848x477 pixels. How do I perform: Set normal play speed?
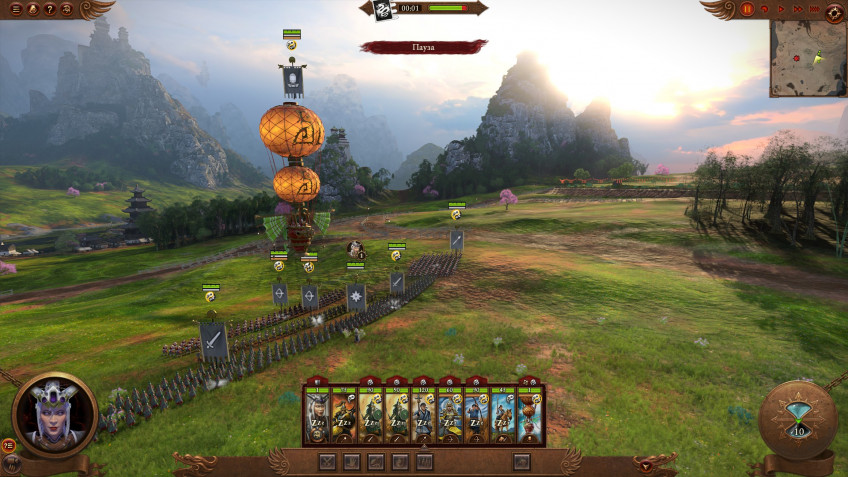[781, 9]
